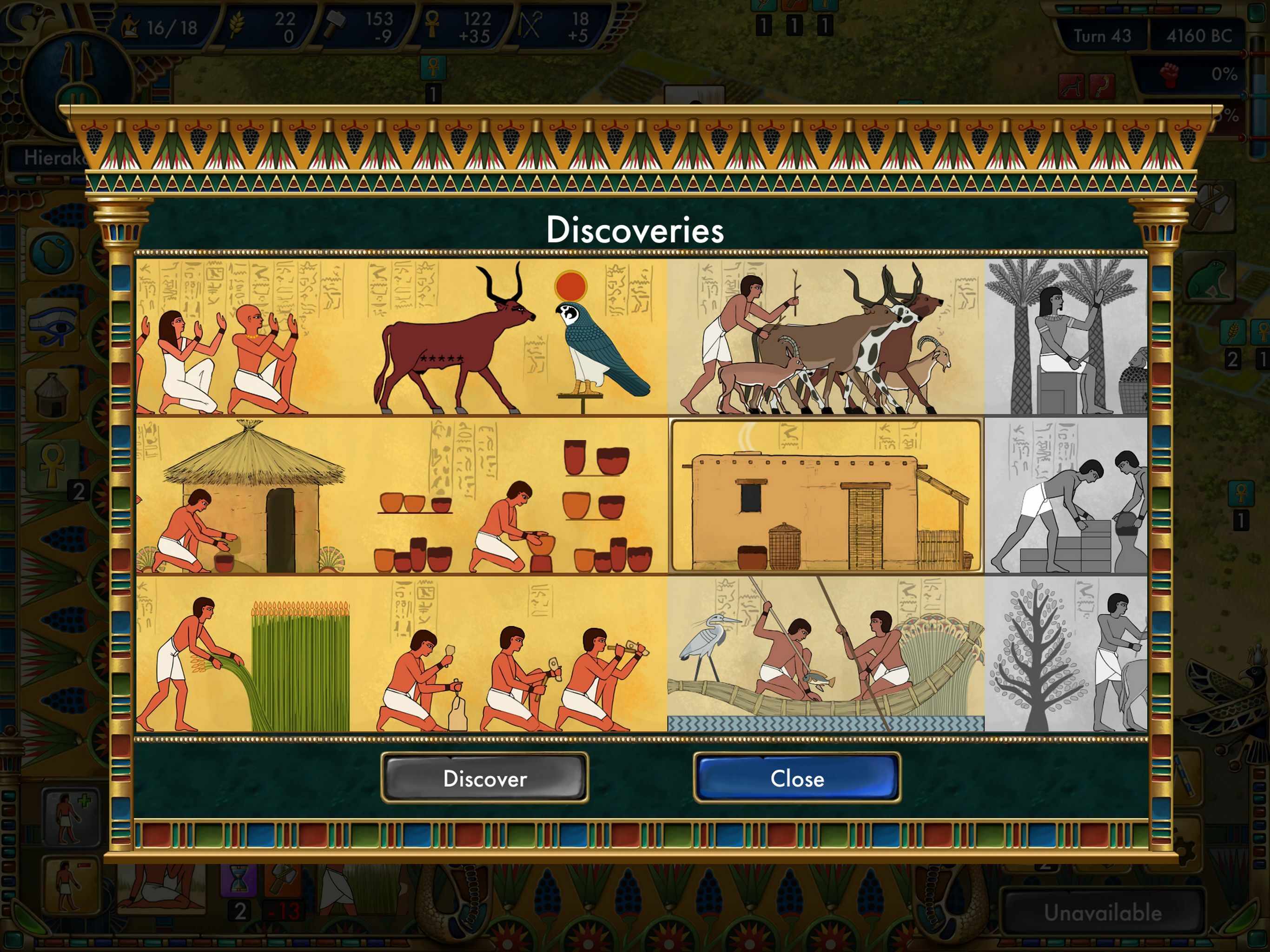
Task: Select the highlighted mudbrick house discovery
Action: 827,494
